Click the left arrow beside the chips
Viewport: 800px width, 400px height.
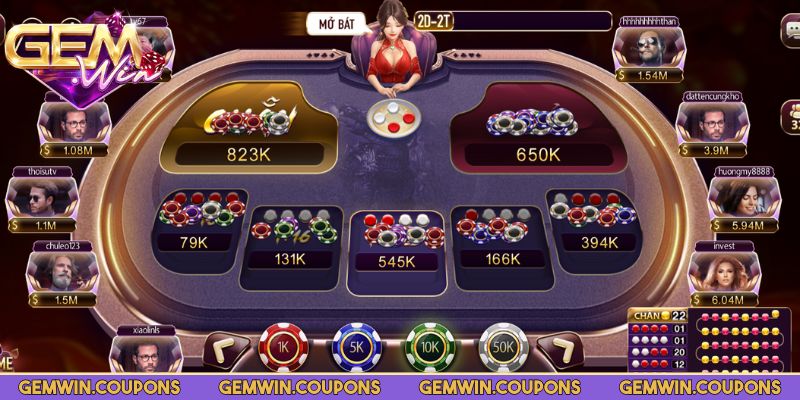pyautogui.click(x=222, y=349)
